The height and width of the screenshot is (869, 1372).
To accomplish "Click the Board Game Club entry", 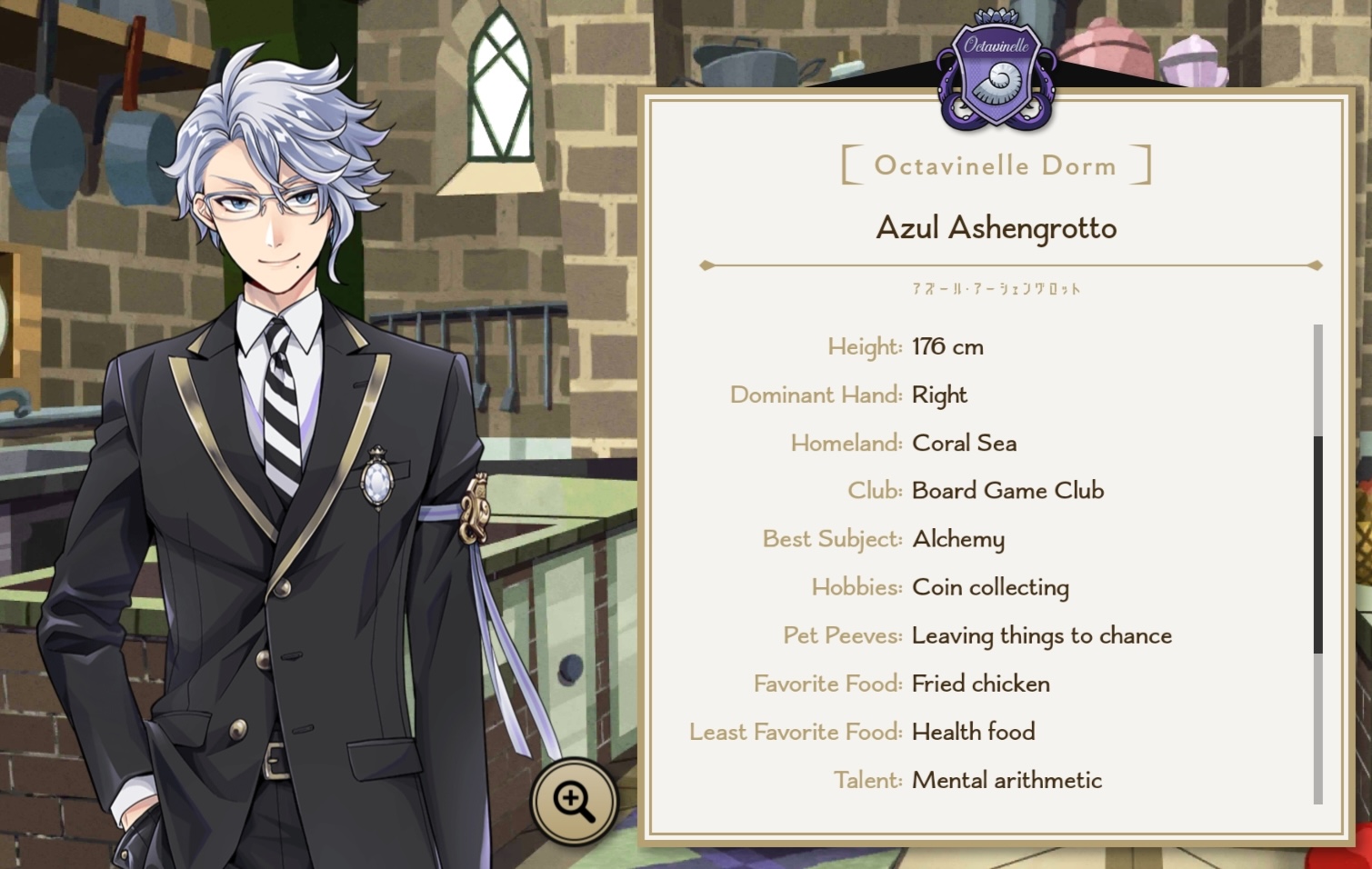I will click(1007, 491).
